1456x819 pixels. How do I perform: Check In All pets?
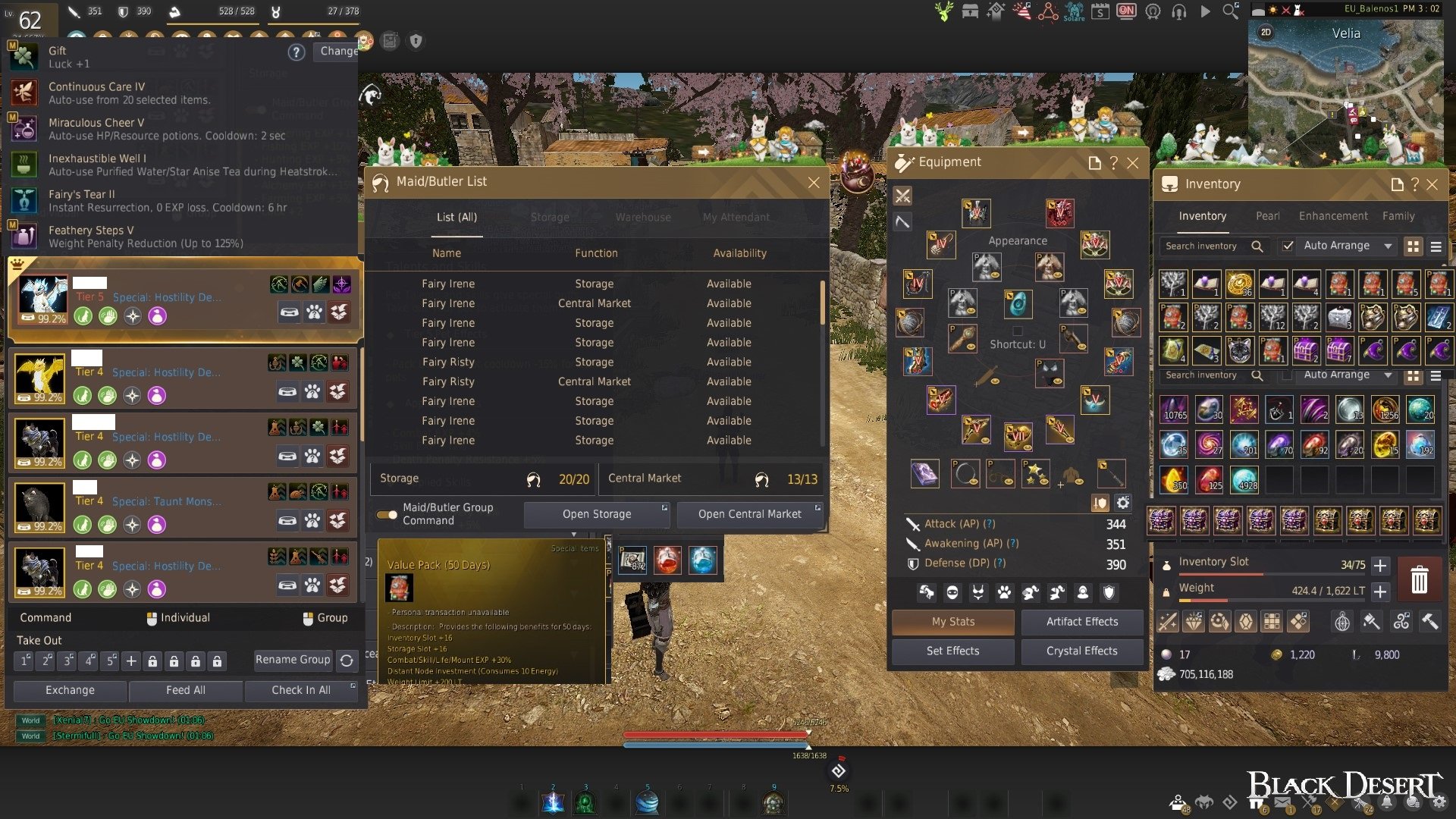click(x=301, y=691)
